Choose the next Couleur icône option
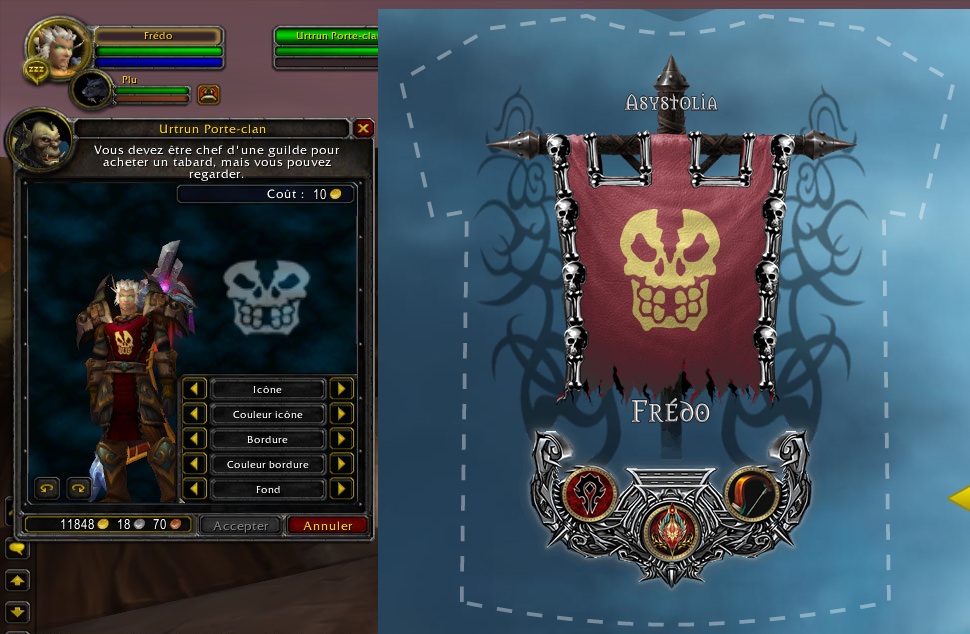 coord(342,414)
